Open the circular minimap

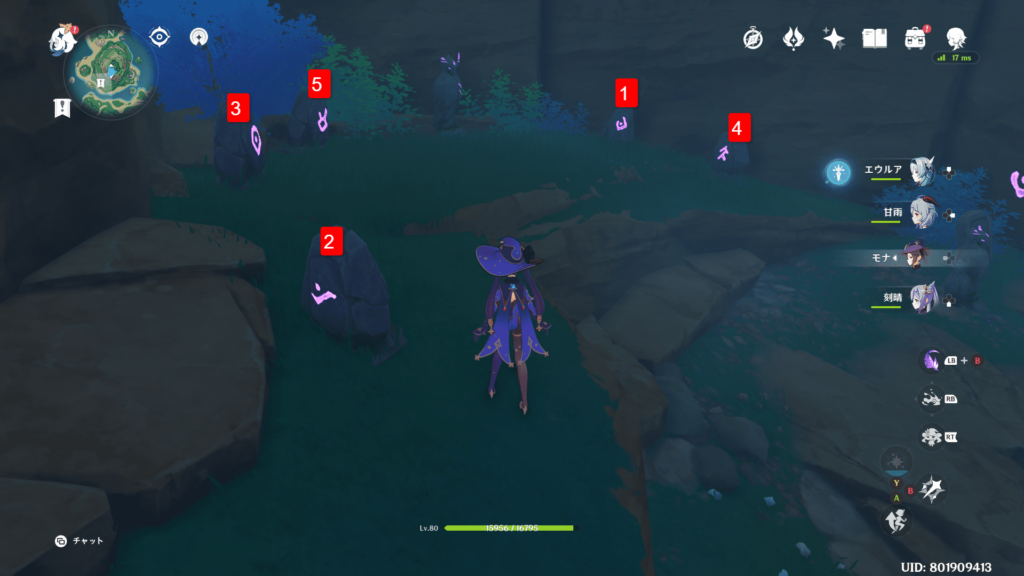(112, 72)
